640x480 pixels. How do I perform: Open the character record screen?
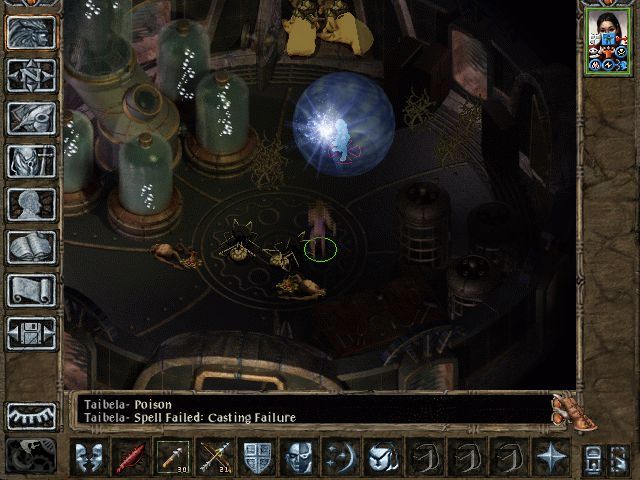coord(31,204)
